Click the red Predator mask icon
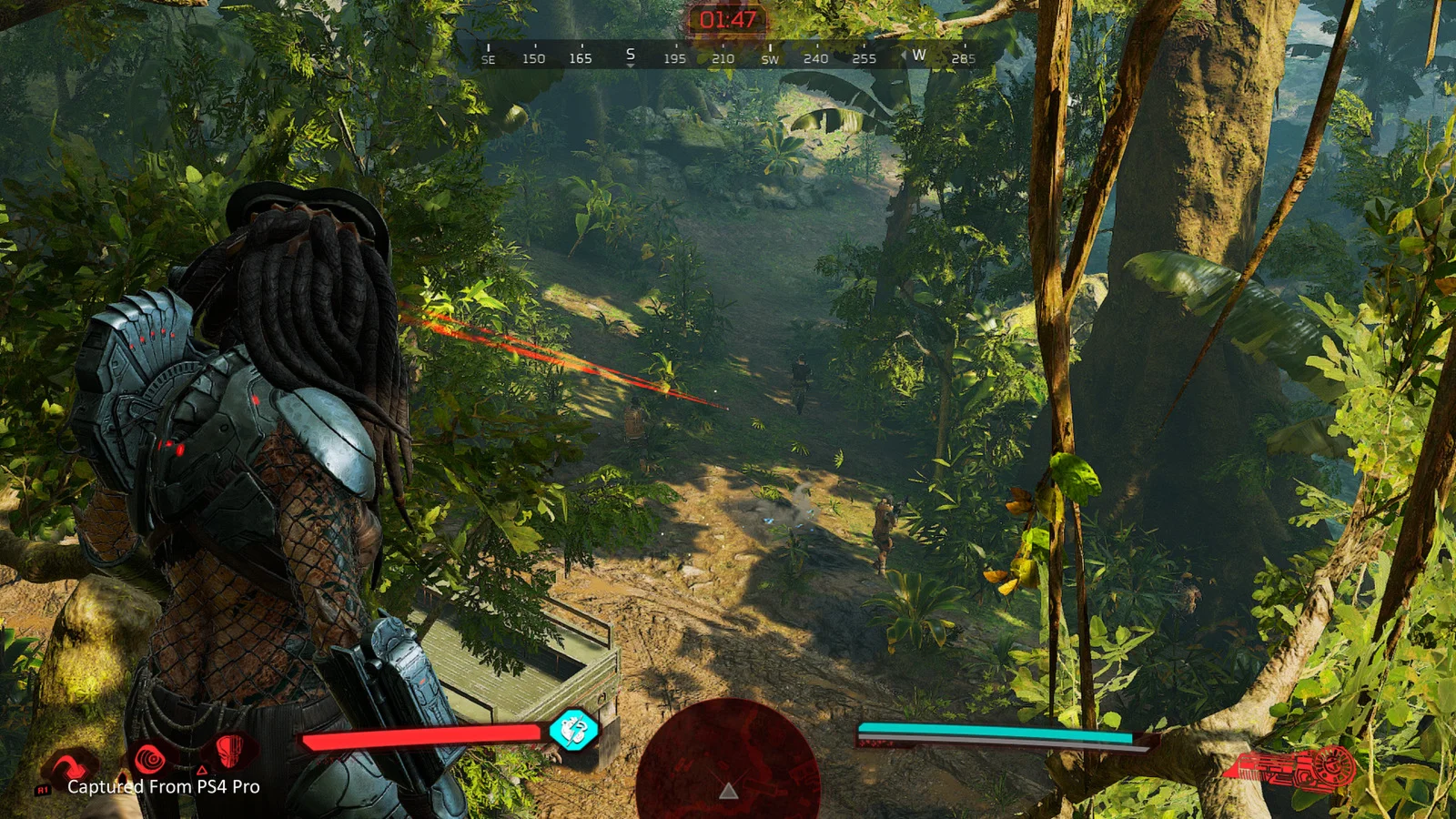 tap(230, 752)
